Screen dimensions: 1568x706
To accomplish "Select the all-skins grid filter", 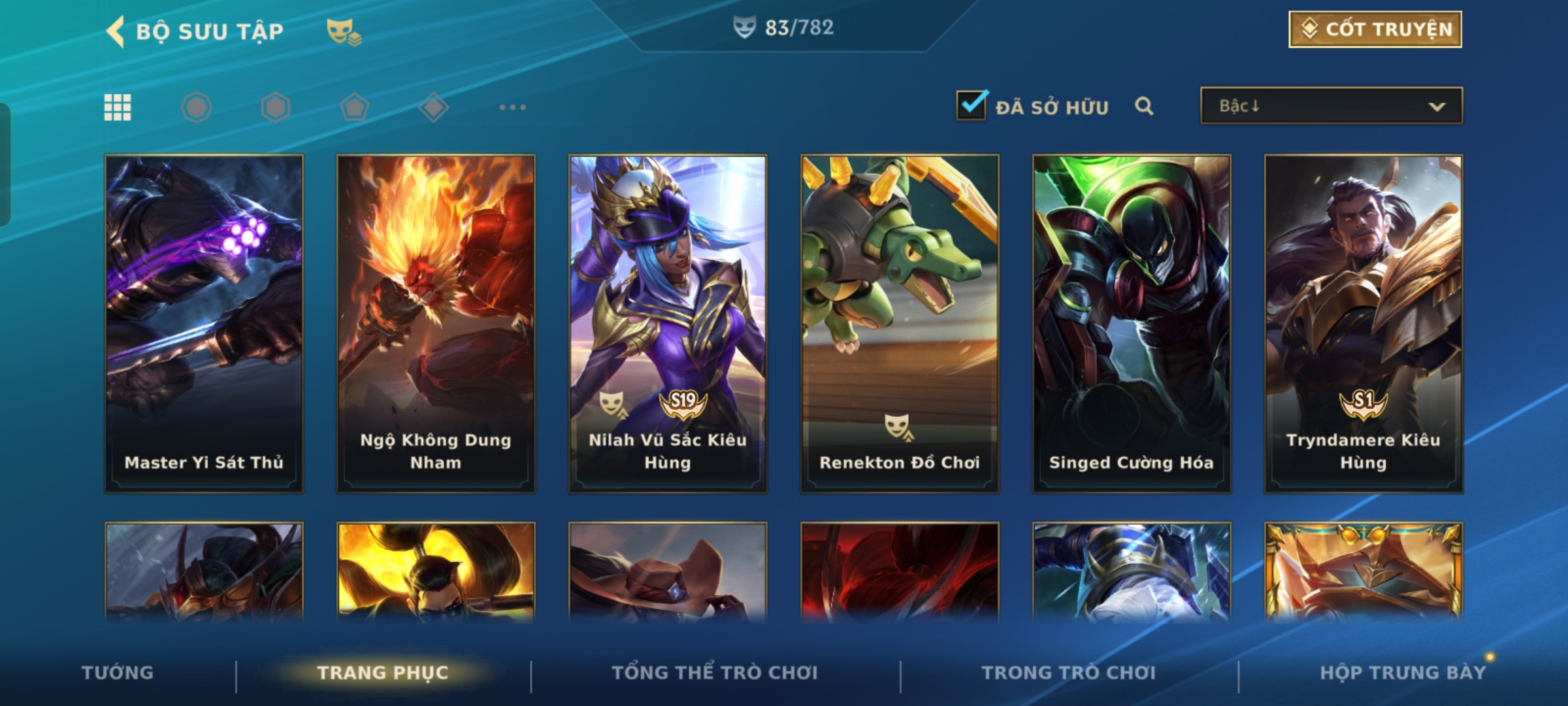I will pos(118,107).
